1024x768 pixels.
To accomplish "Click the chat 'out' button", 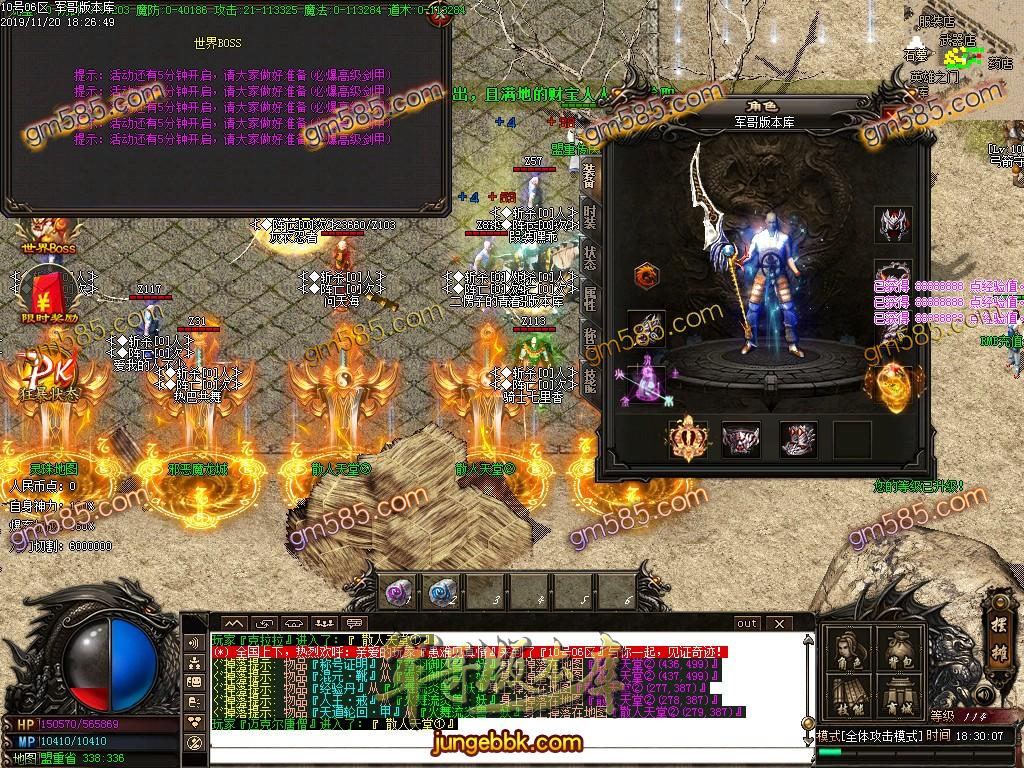I will click(x=747, y=624).
